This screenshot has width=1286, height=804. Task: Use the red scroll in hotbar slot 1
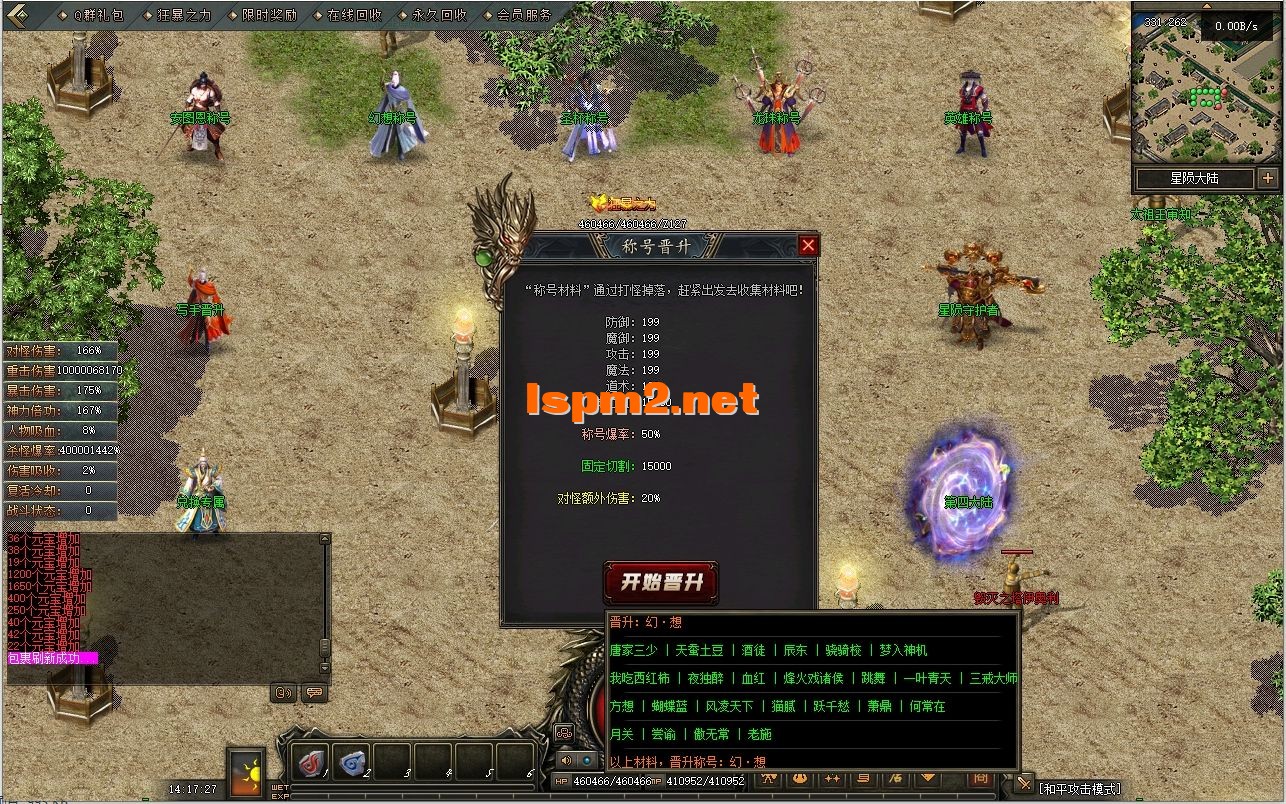pyautogui.click(x=314, y=762)
